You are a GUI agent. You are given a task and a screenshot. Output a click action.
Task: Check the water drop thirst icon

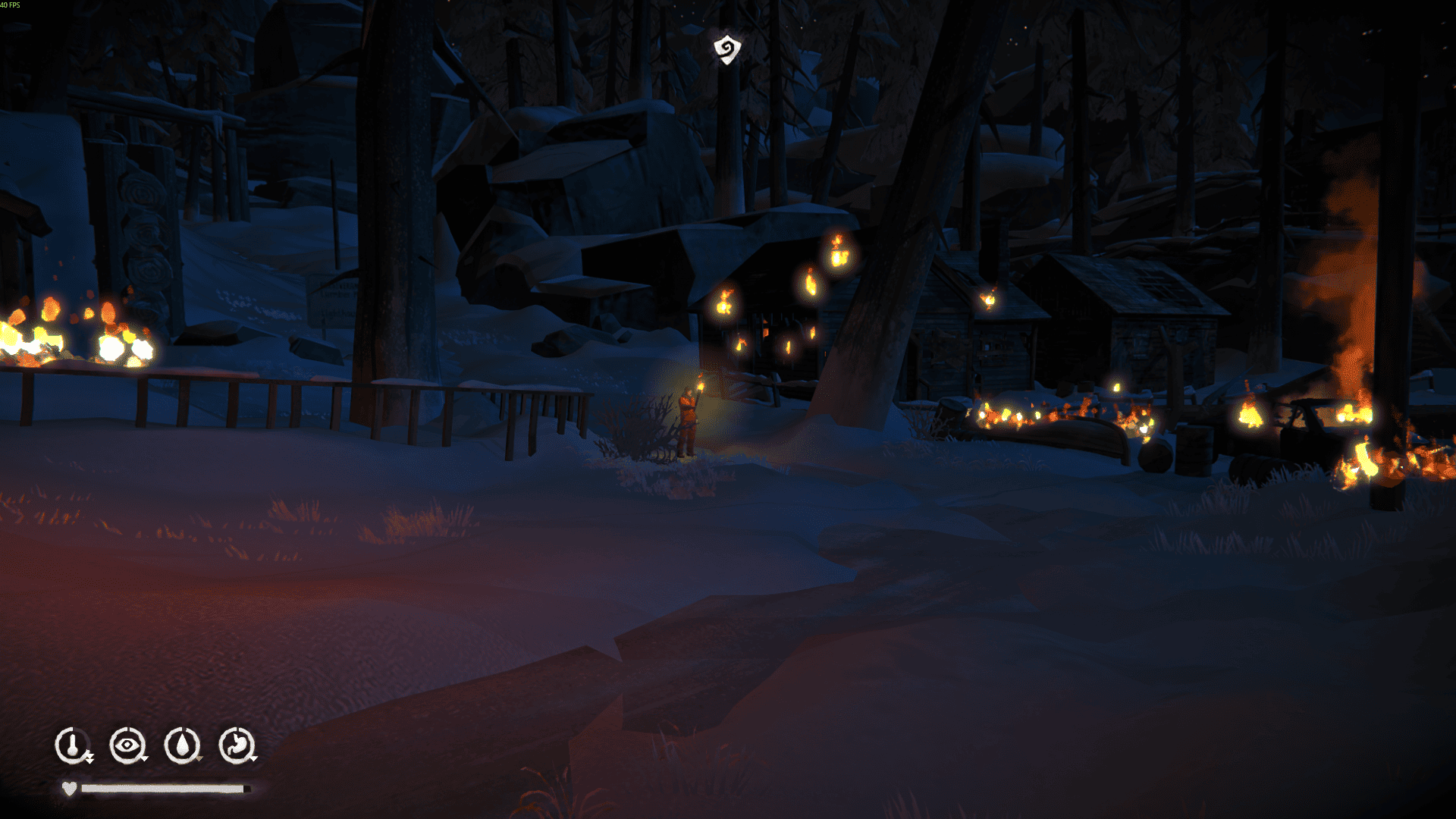[182, 745]
